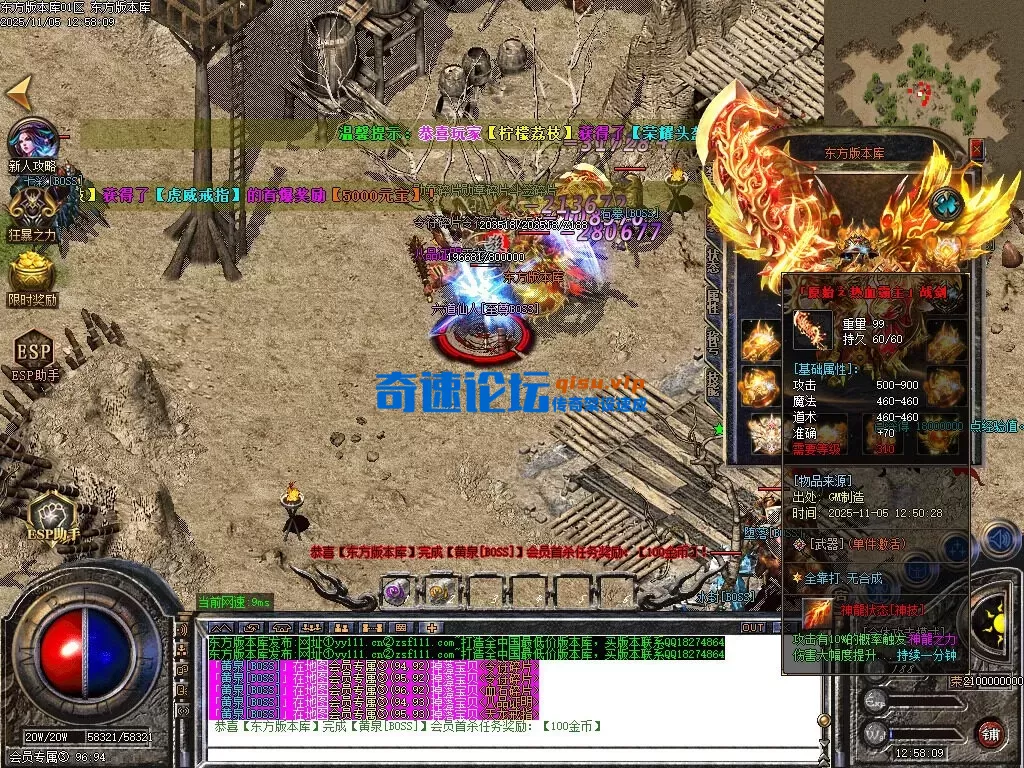Open the red 铺 shop button
This screenshot has width=1024, height=768.
pos(990,734)
